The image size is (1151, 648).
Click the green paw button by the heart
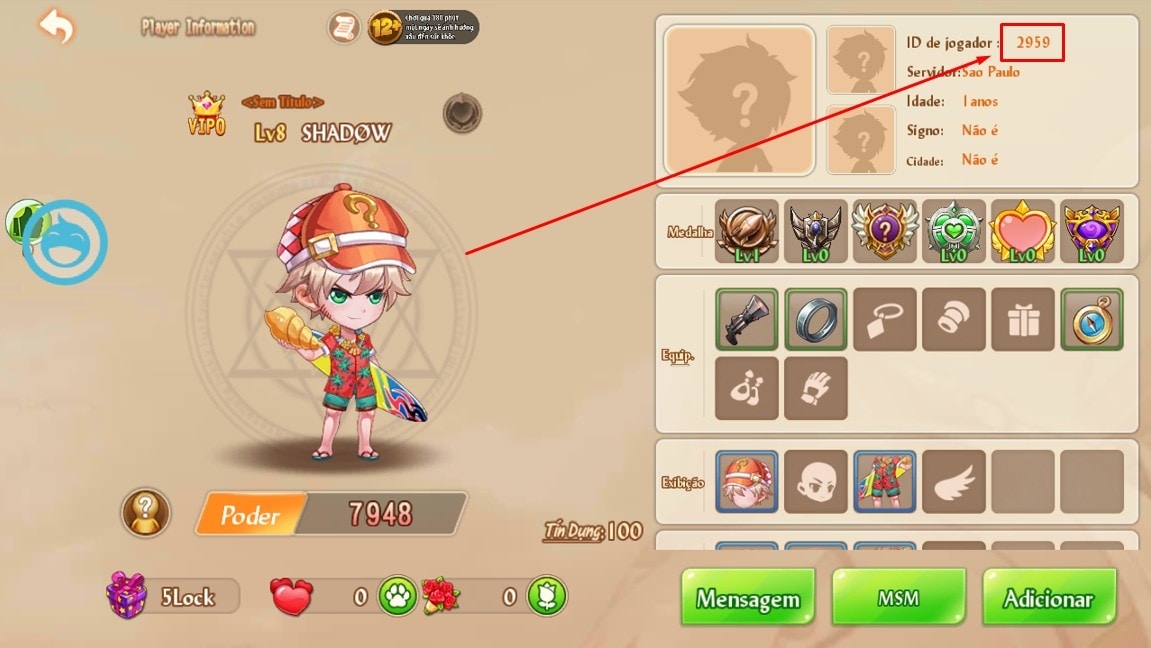tap(397, 597)
